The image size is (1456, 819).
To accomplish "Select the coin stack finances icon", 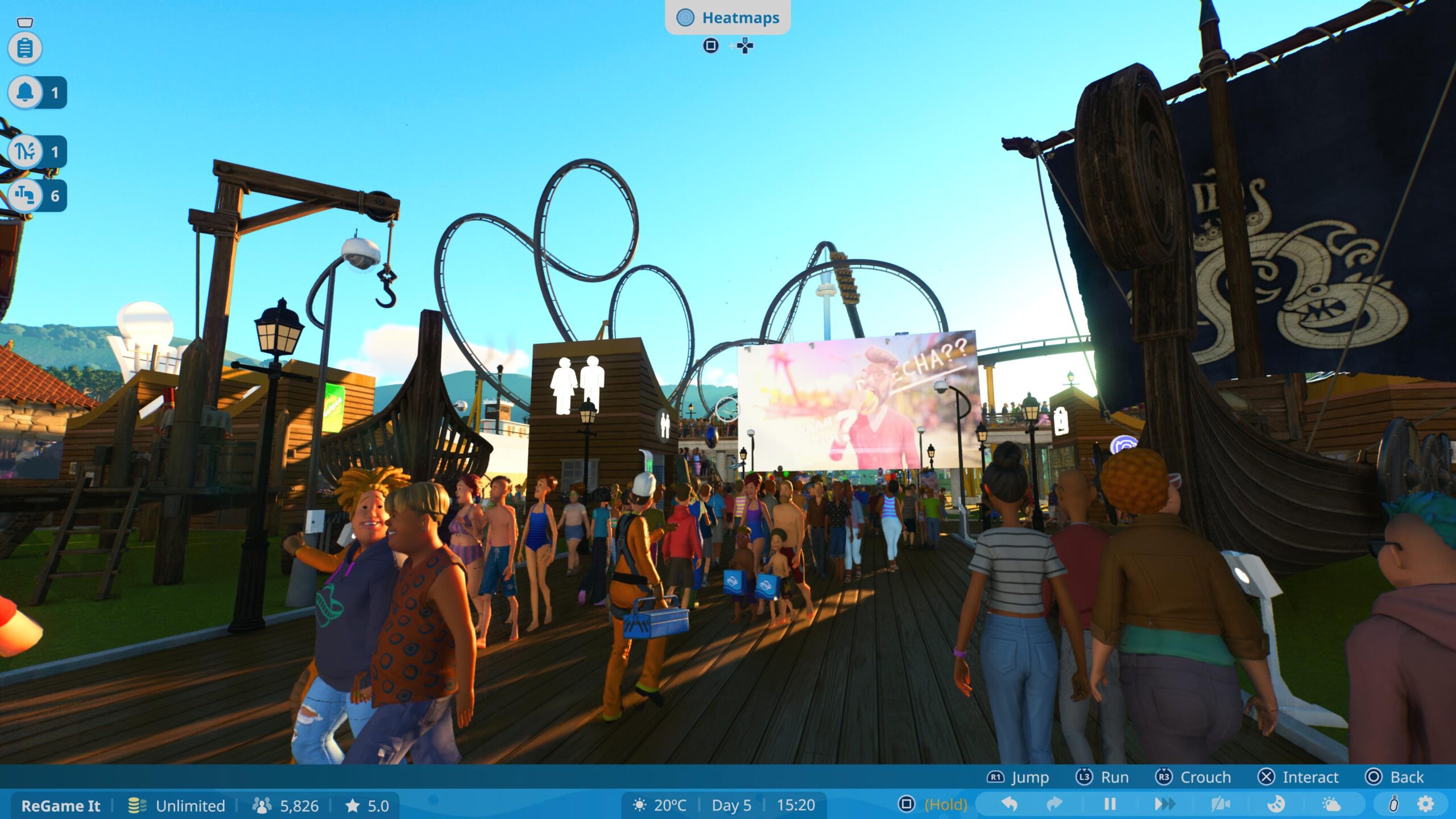I will 136,805.
